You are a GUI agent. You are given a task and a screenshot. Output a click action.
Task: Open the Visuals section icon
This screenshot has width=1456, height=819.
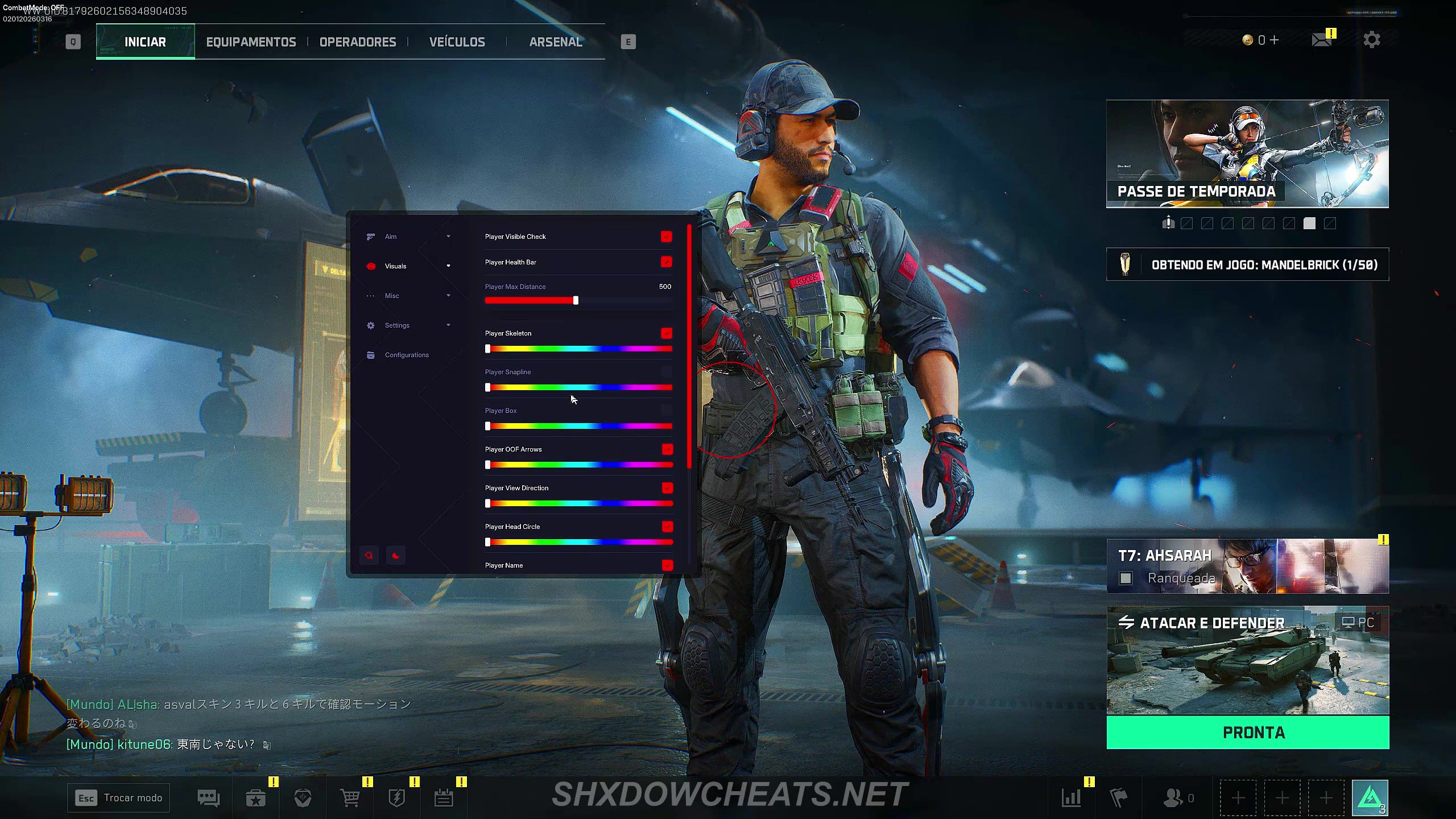370,266
